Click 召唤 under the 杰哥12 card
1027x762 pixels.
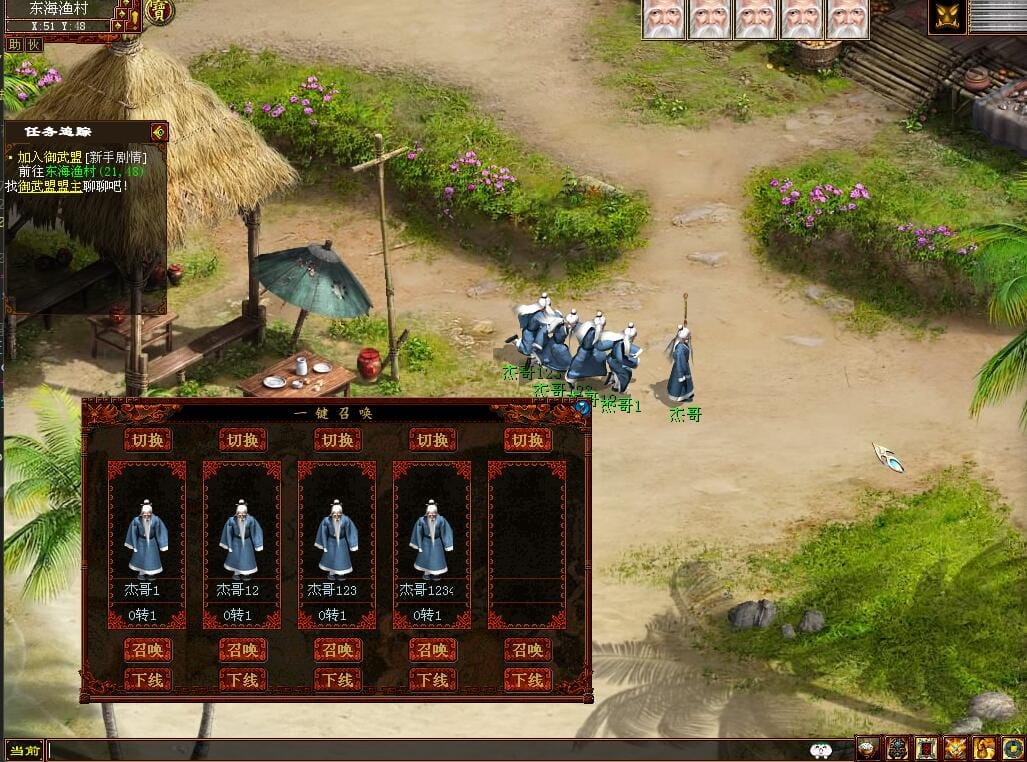pos(242,650)
